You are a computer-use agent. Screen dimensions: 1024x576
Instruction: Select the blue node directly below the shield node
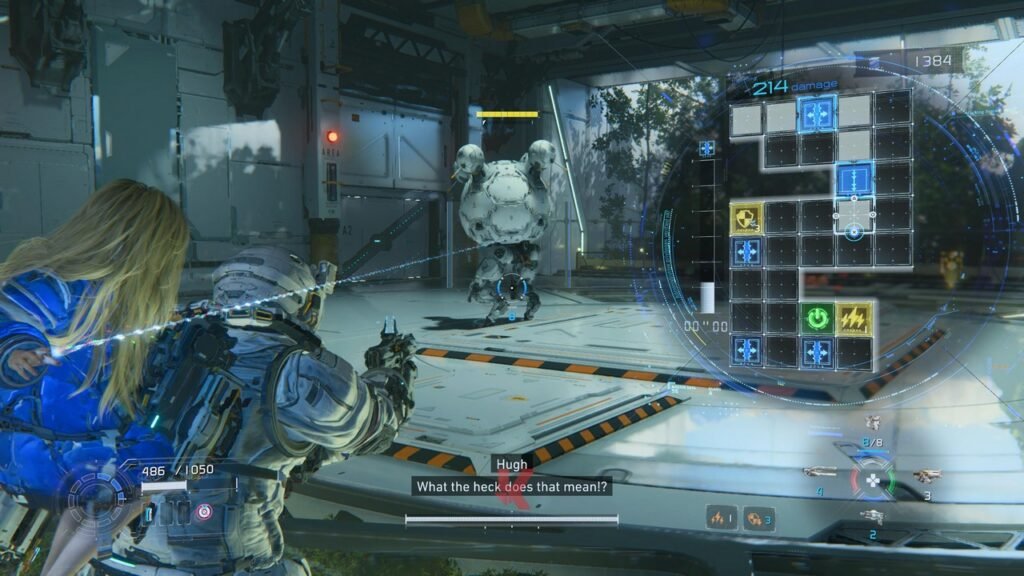coord(746,251)
